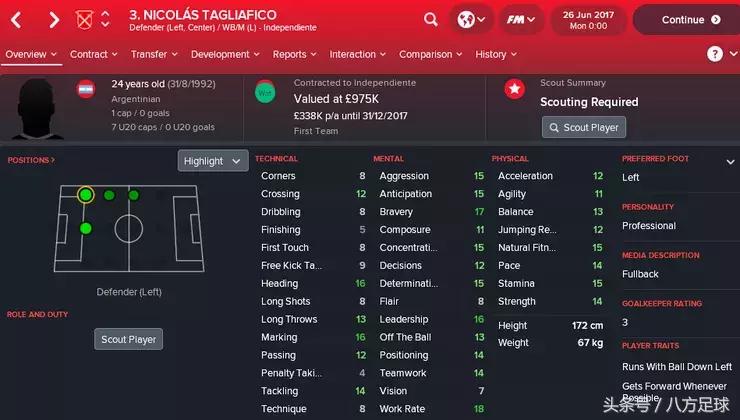
Task: Open the Comparison menu
Action: coord(430,55)
